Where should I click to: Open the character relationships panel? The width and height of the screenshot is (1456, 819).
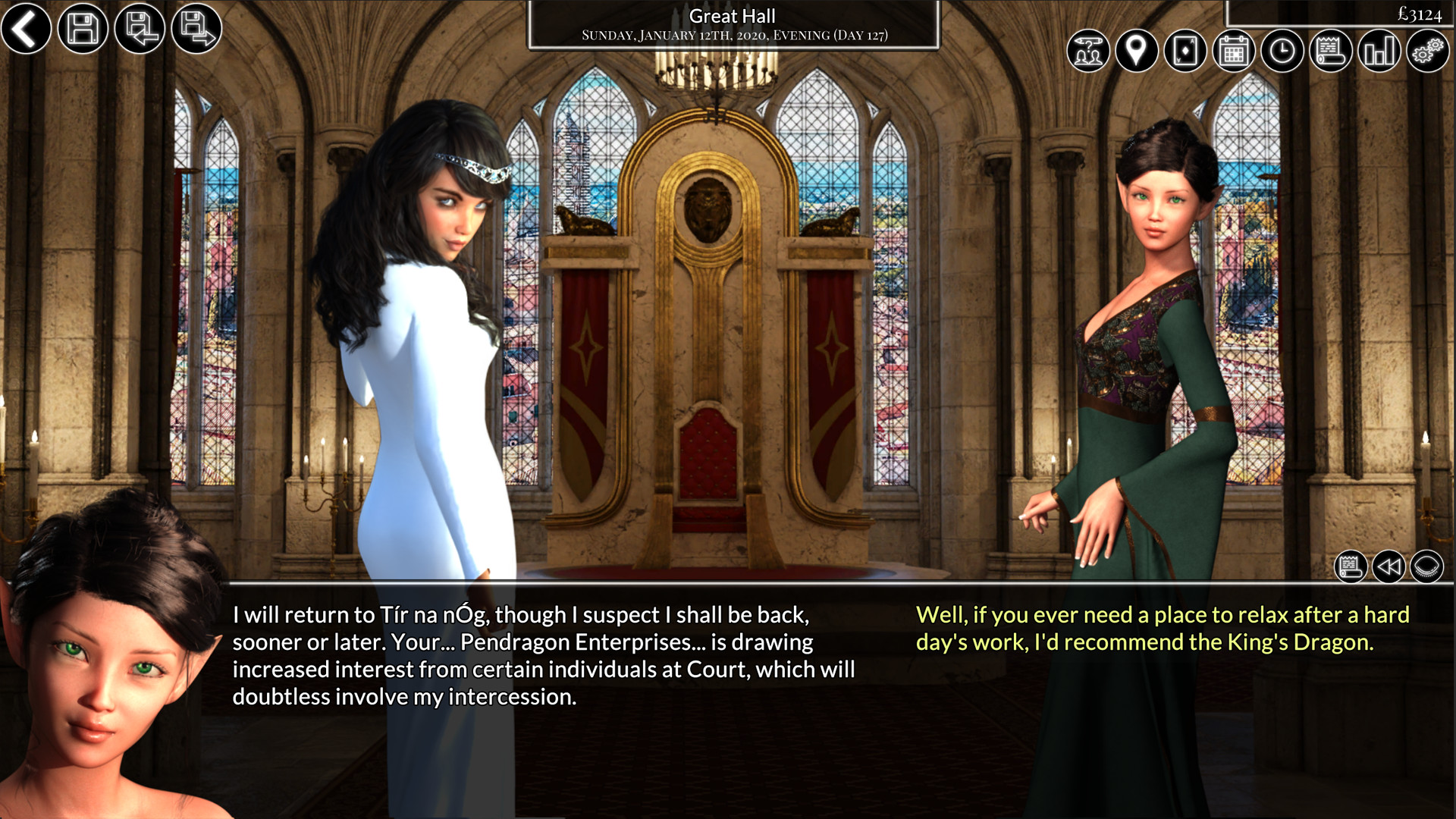coord(1088,52)
